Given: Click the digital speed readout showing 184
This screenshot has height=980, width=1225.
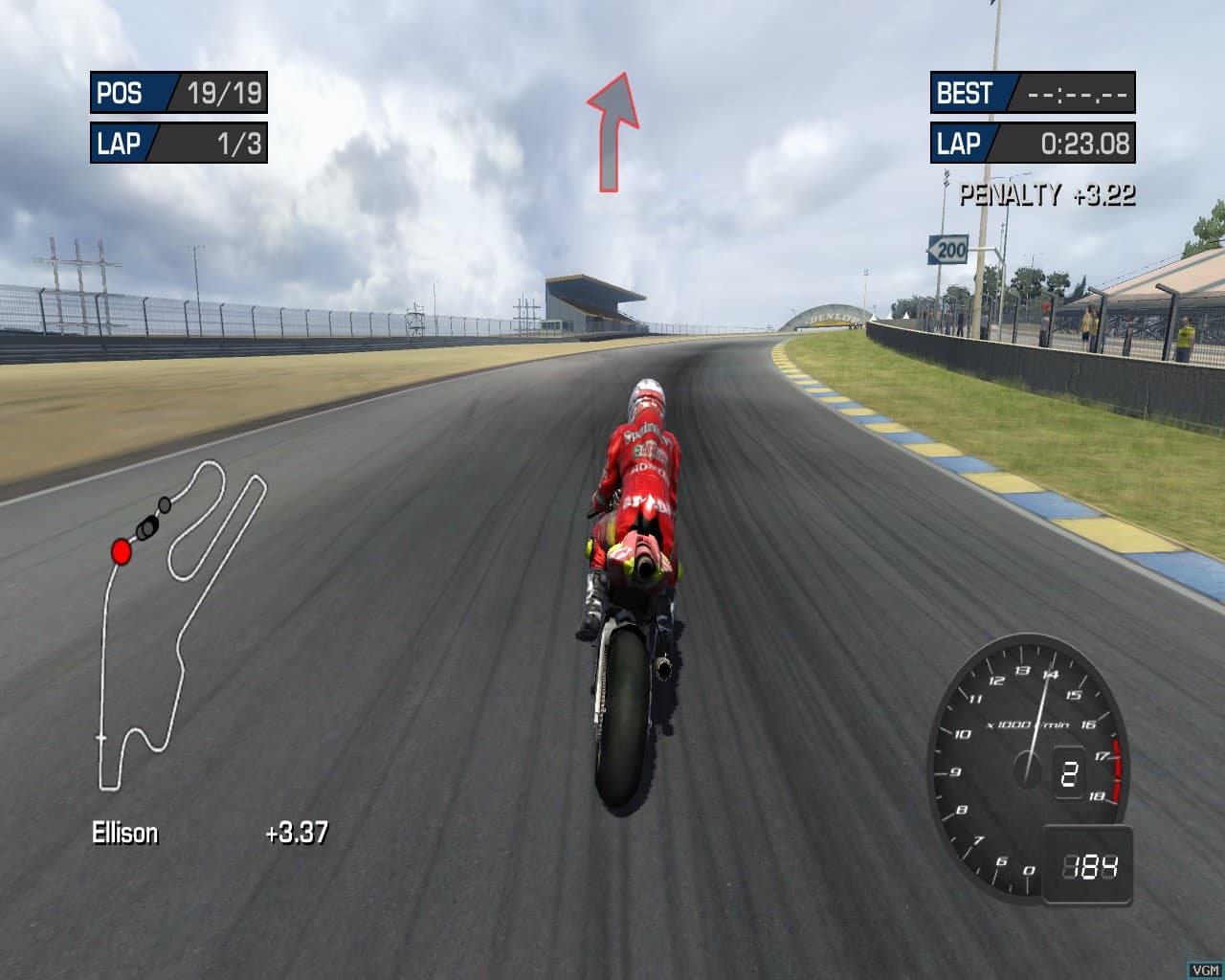Looking at the screenshot, I should [x=1089, y=864].
